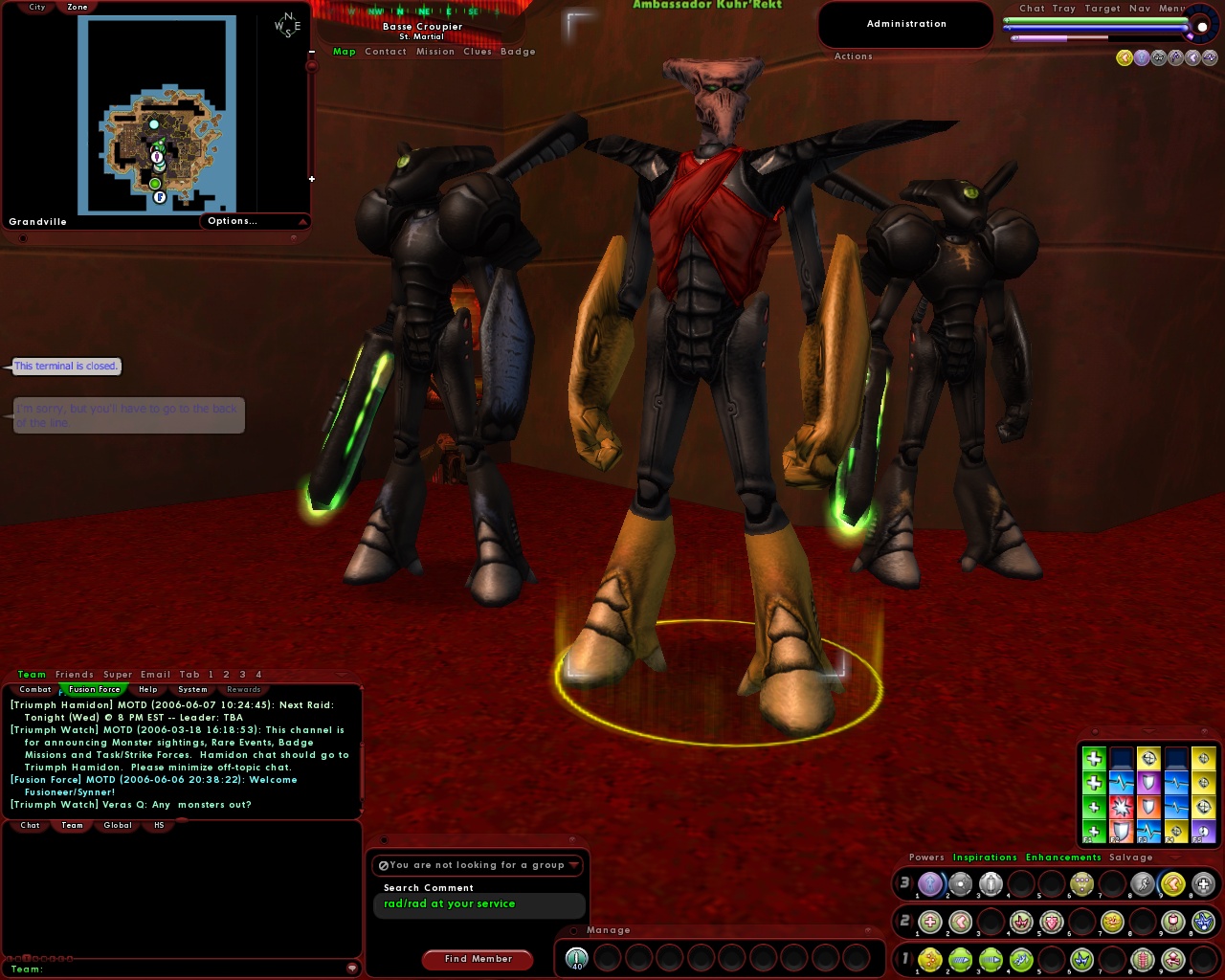
Task: Toggle the yellow circular button under the health bars
Action: [1125, 57]
